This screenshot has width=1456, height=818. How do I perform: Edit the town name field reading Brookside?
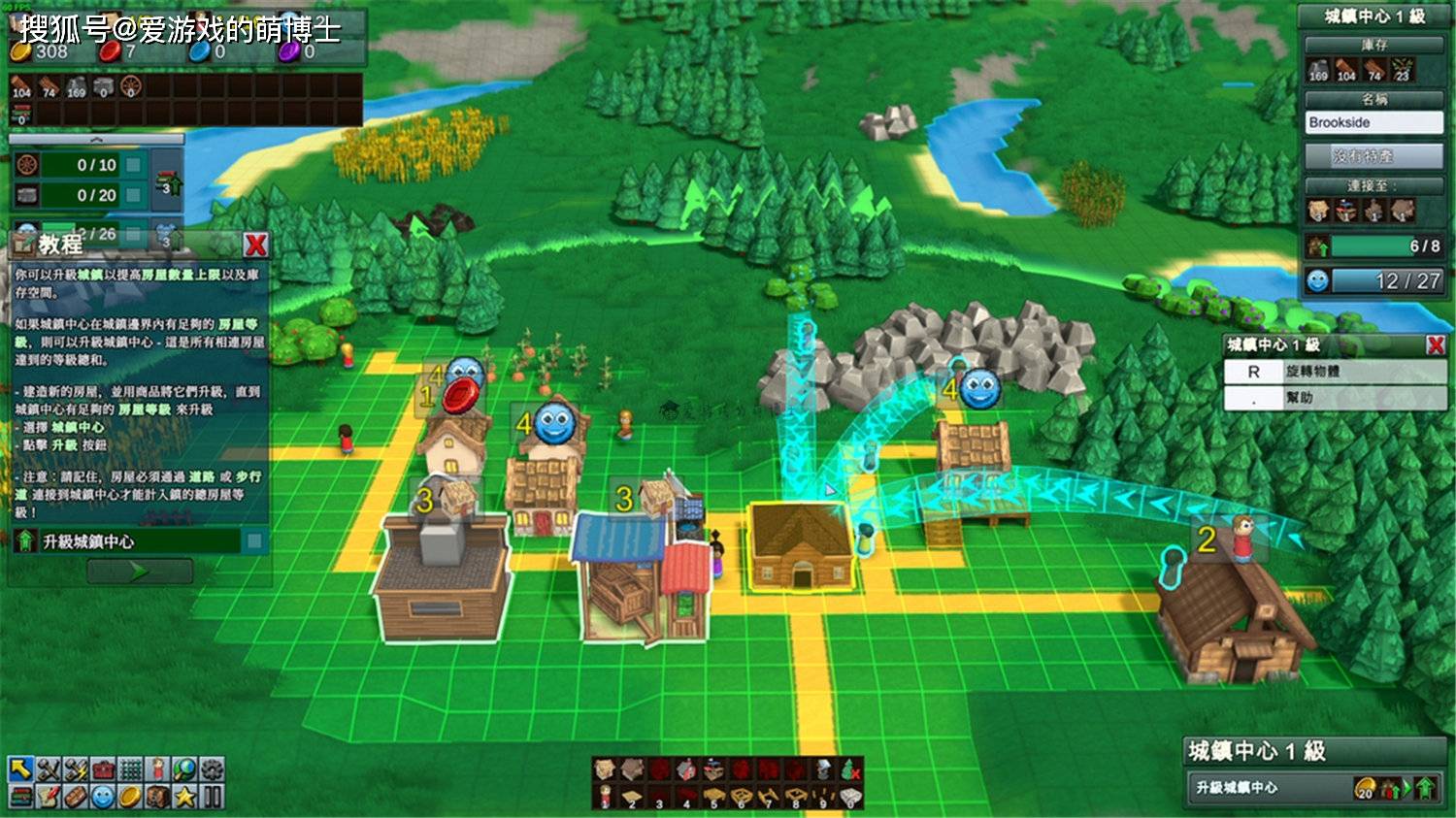pyautogui.click(x=1373, y=123)
